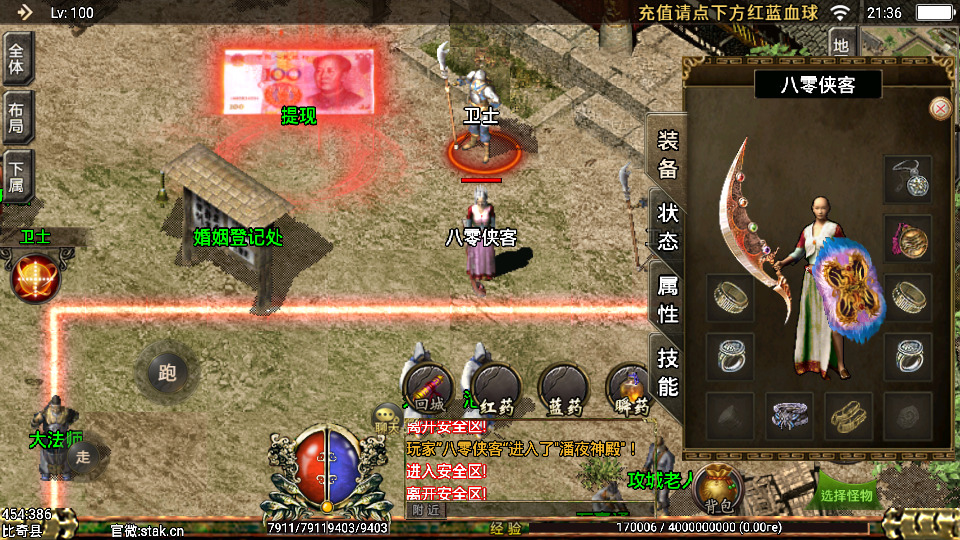Select the medal slot with pink tassel

click(x=908, y=238)
